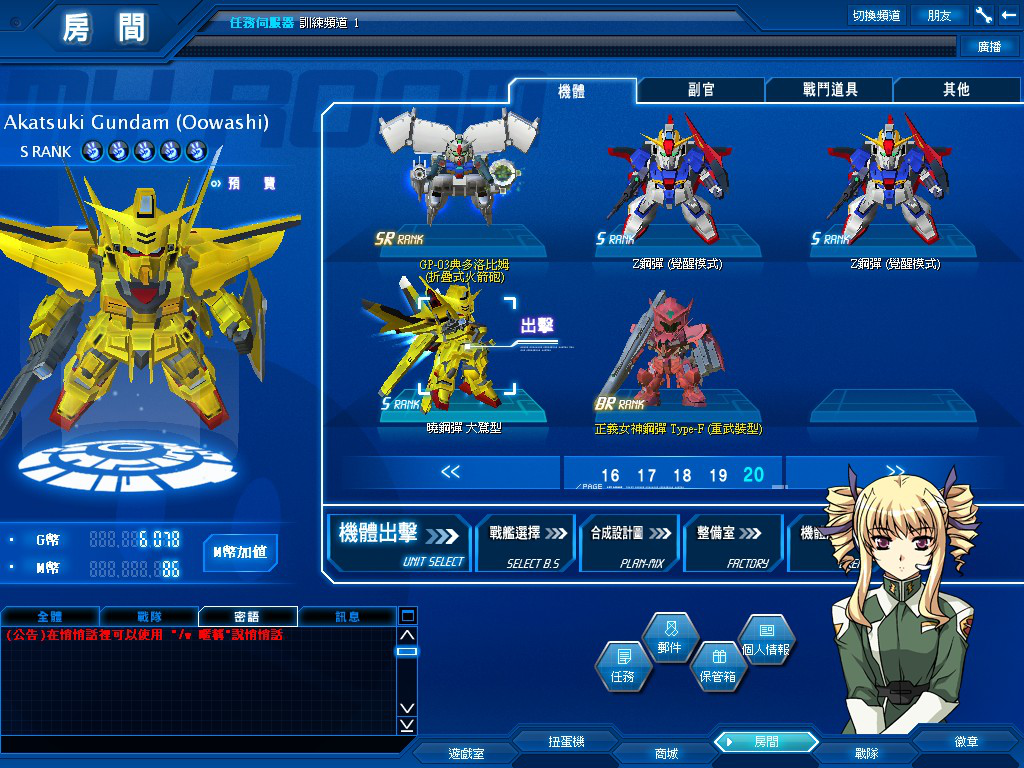The height and width of the screenshot is (768, 1024).
Task: Open 戰艦選擇 battleship selection
Action: (x=526, y=543)
